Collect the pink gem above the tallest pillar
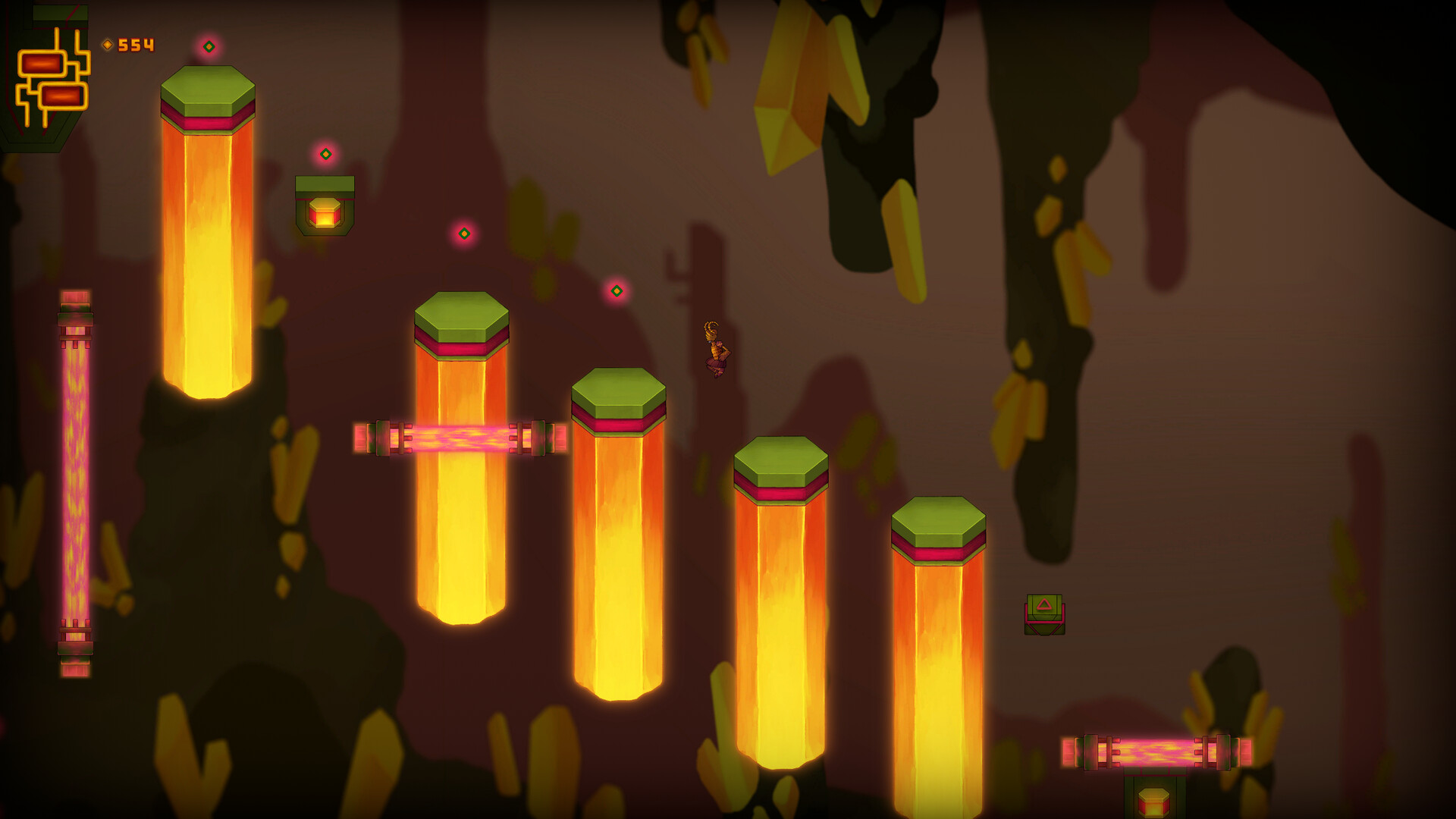Image resolution: width=1456 pixels, height=819 pixels. click(210, 45)
